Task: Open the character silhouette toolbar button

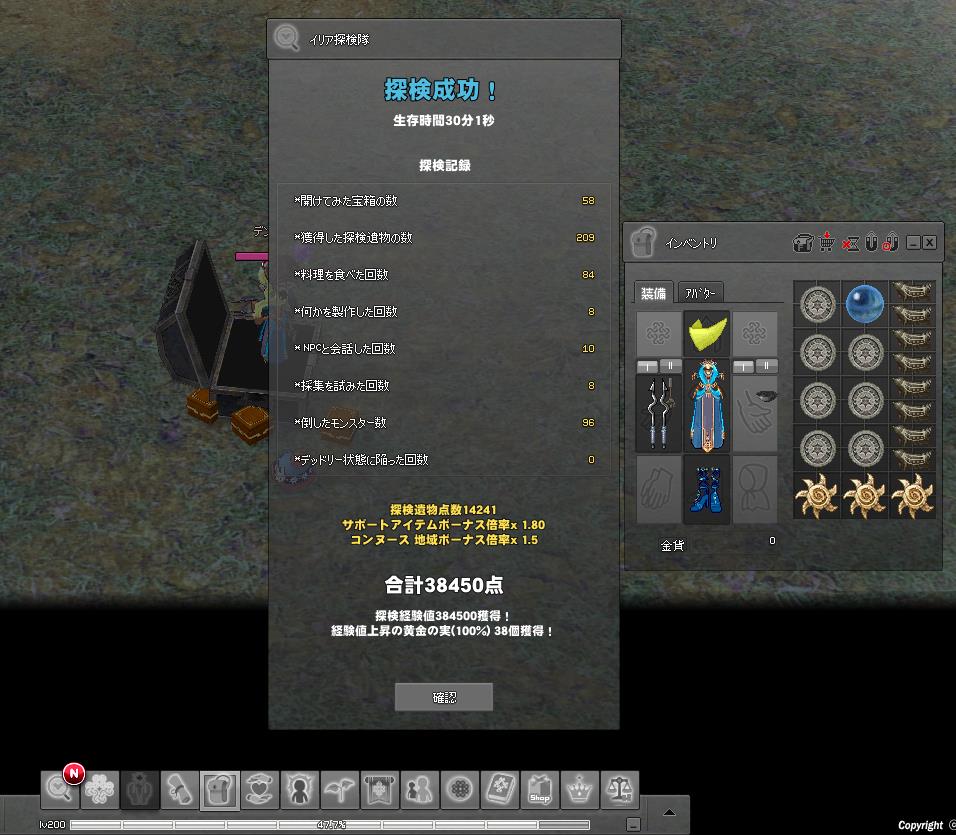Action: click(x=299, y=790)
